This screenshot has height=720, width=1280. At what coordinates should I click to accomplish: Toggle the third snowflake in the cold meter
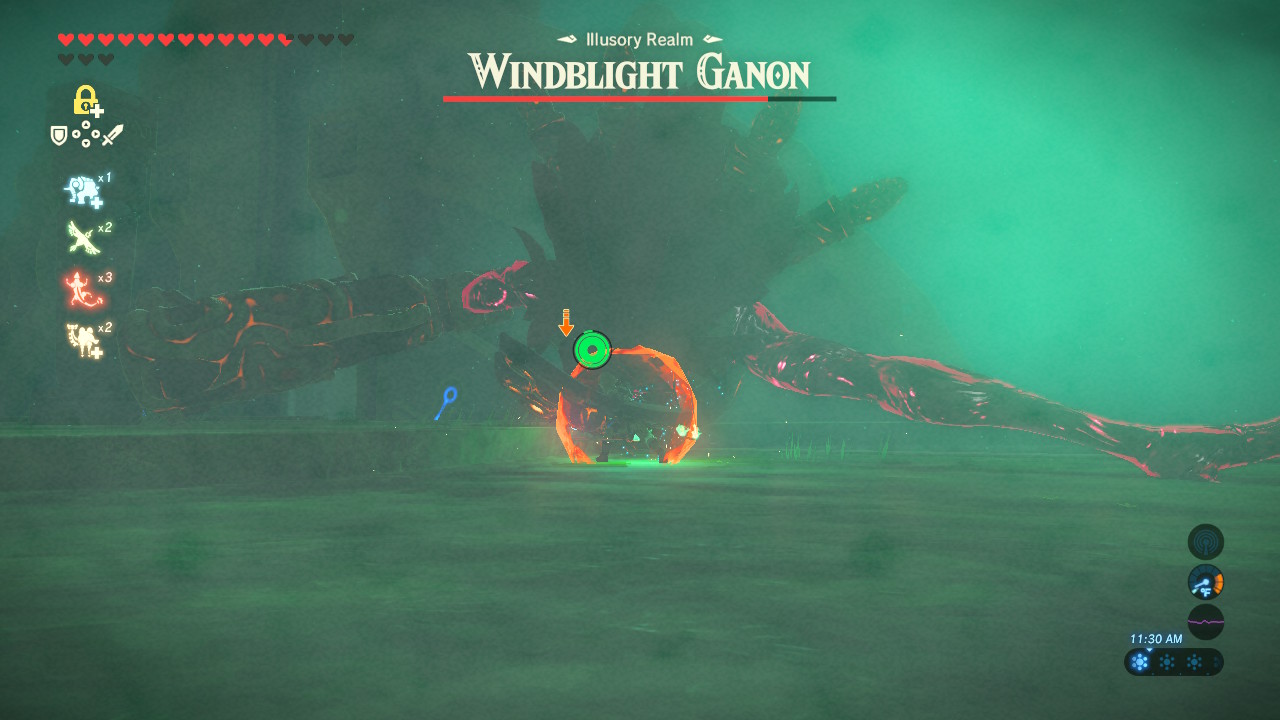[x=1194, y=662]
